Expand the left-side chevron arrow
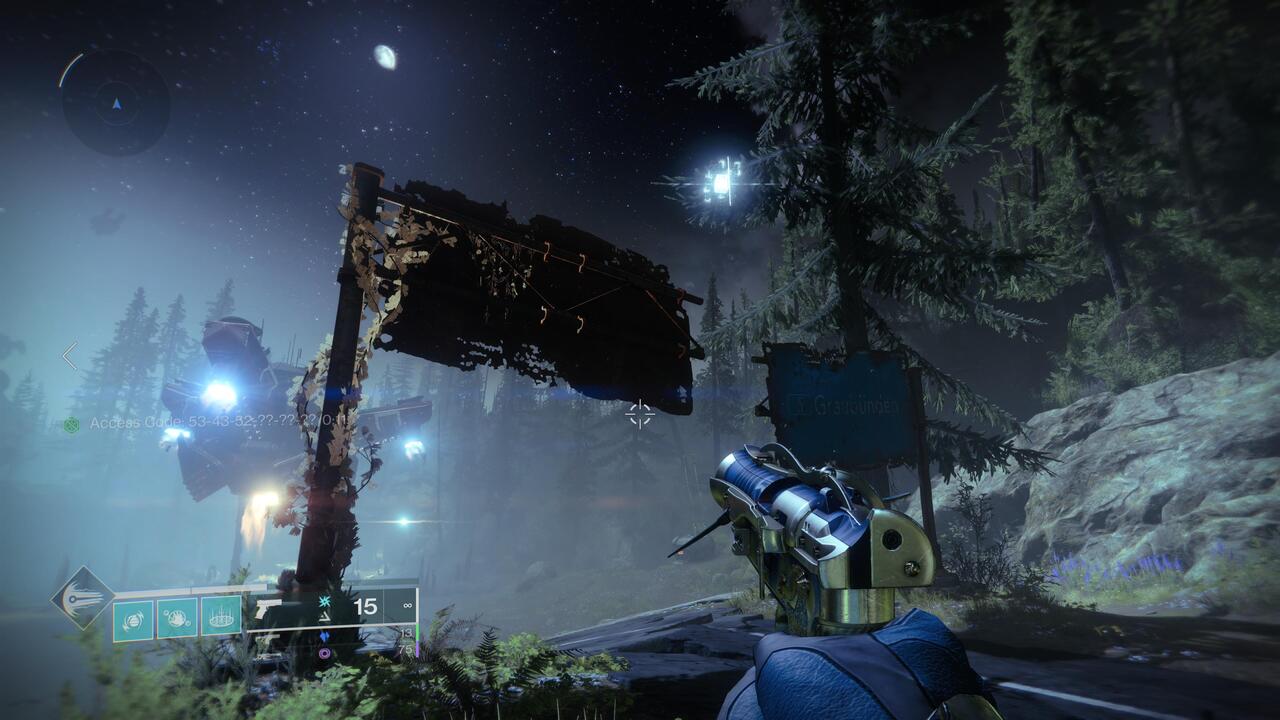The height and width of the screenshot is (720, 1280). [x=70, y=352]
